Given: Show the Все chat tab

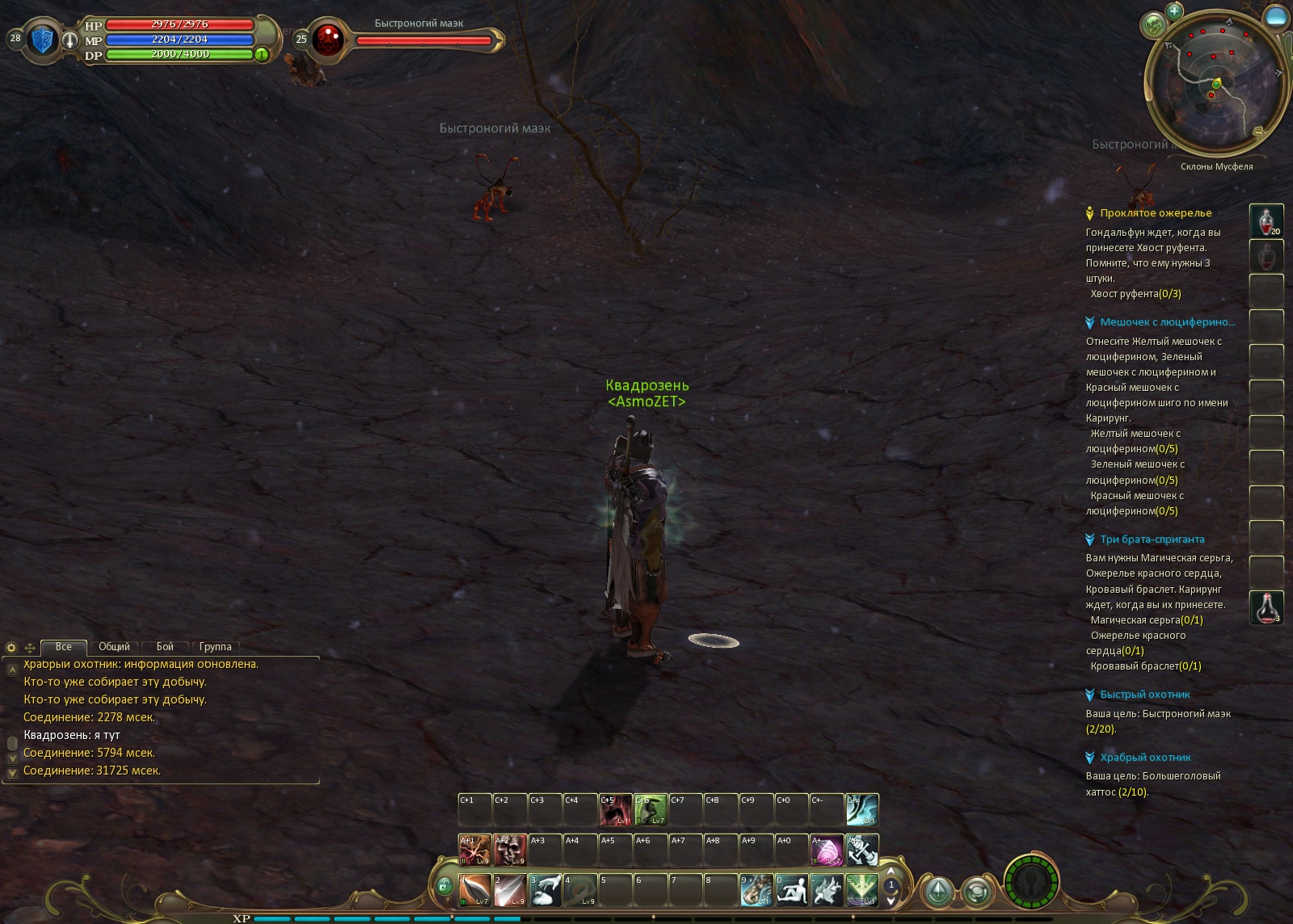Looking at the screenshot, I should pos(63,647).
